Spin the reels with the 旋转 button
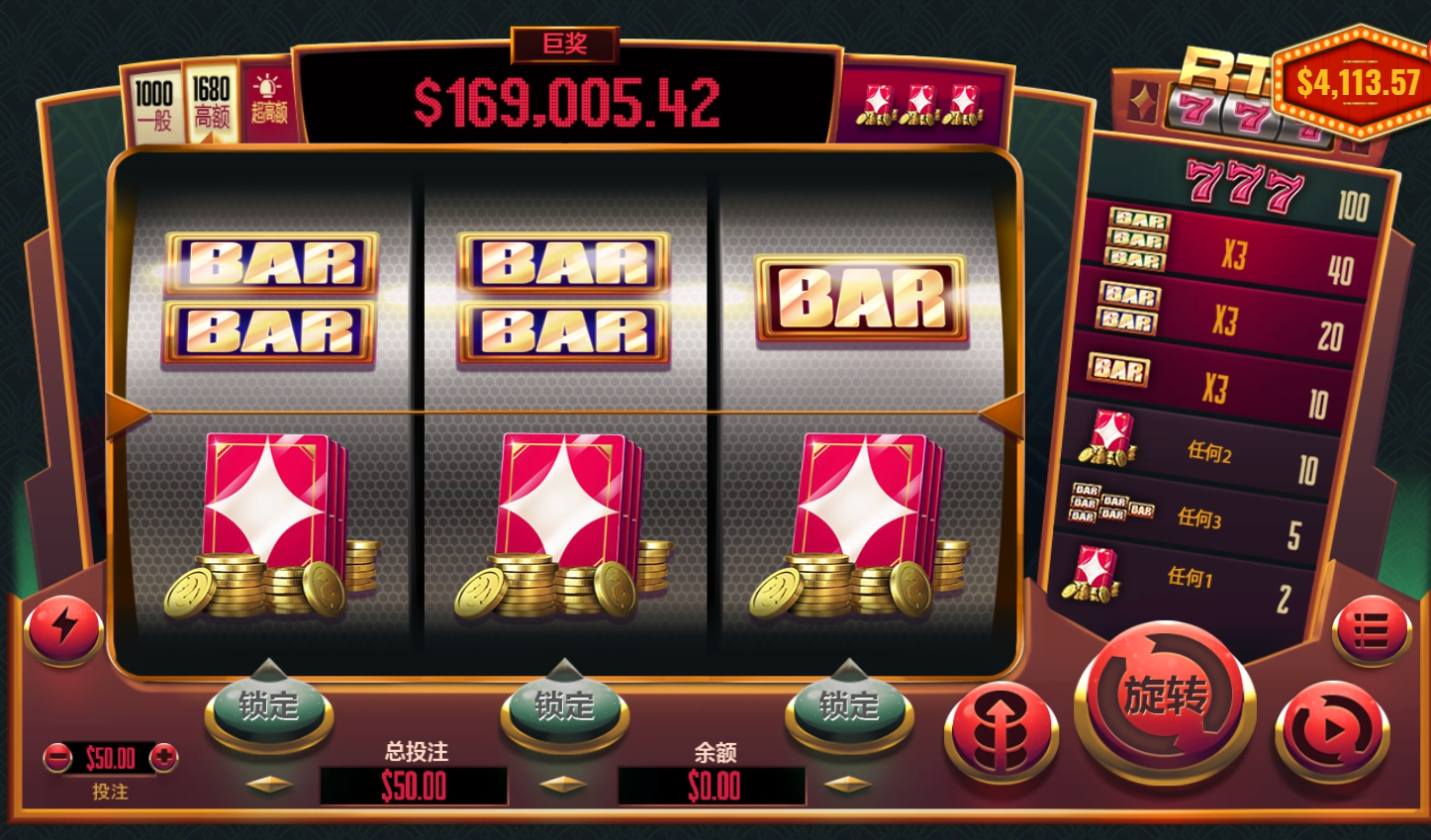 tap(1165, 698)
